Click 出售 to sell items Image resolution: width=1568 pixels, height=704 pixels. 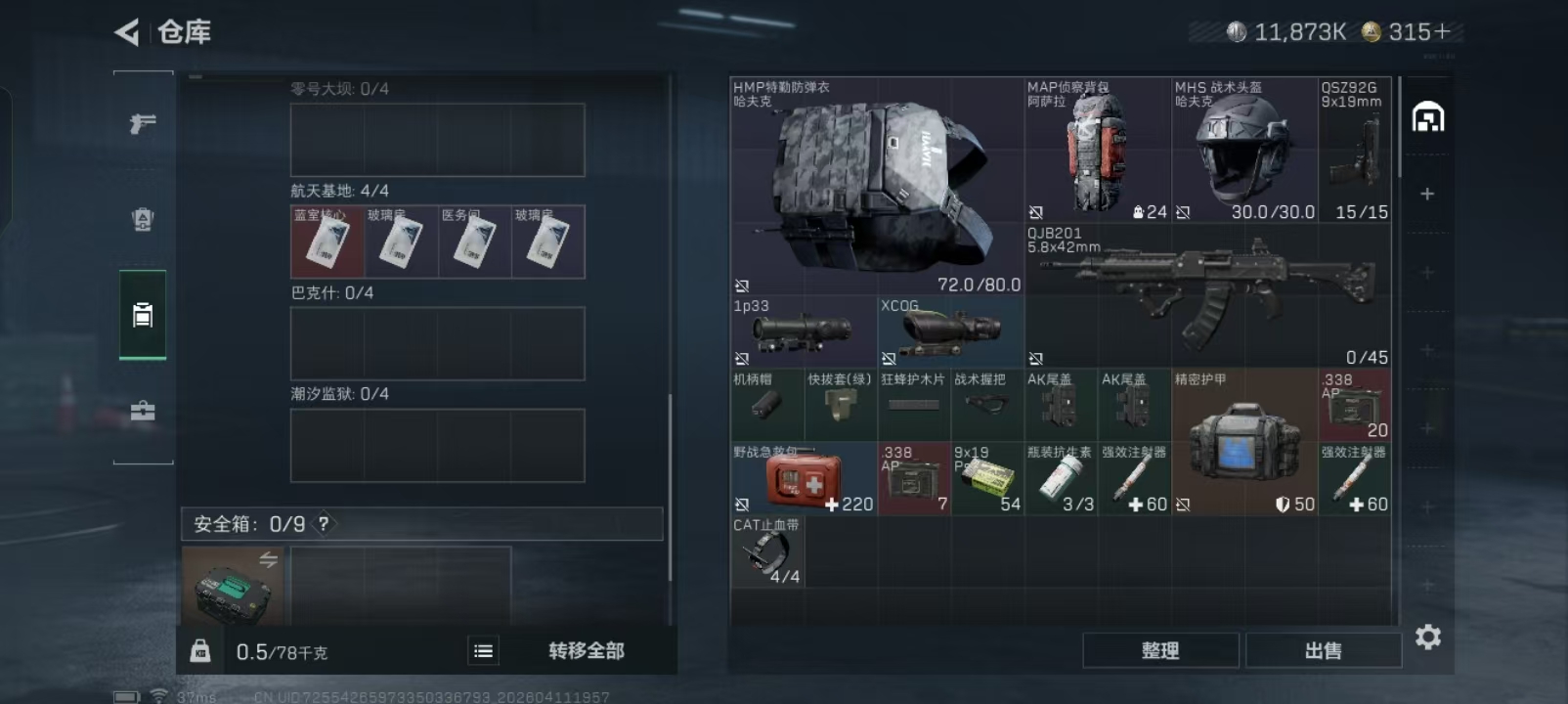point(1323,651)
